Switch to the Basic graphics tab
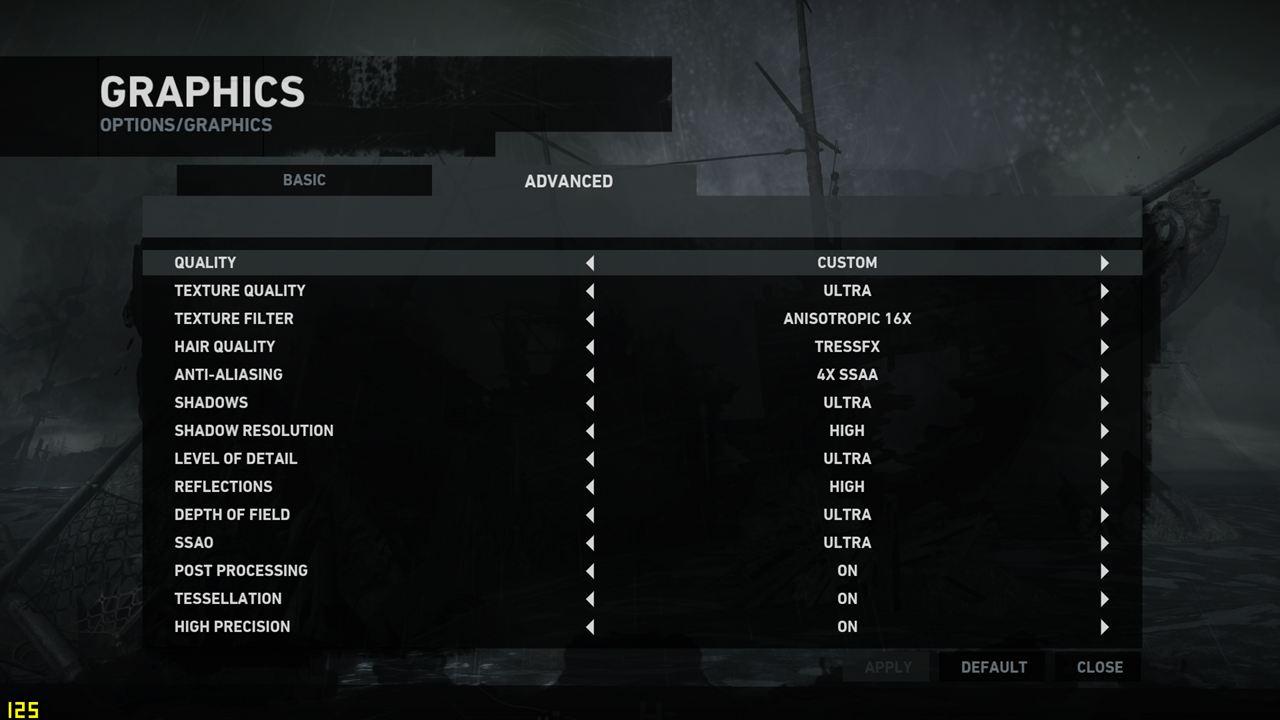Viewport: 1280px width, 720px height. point(304,180)
